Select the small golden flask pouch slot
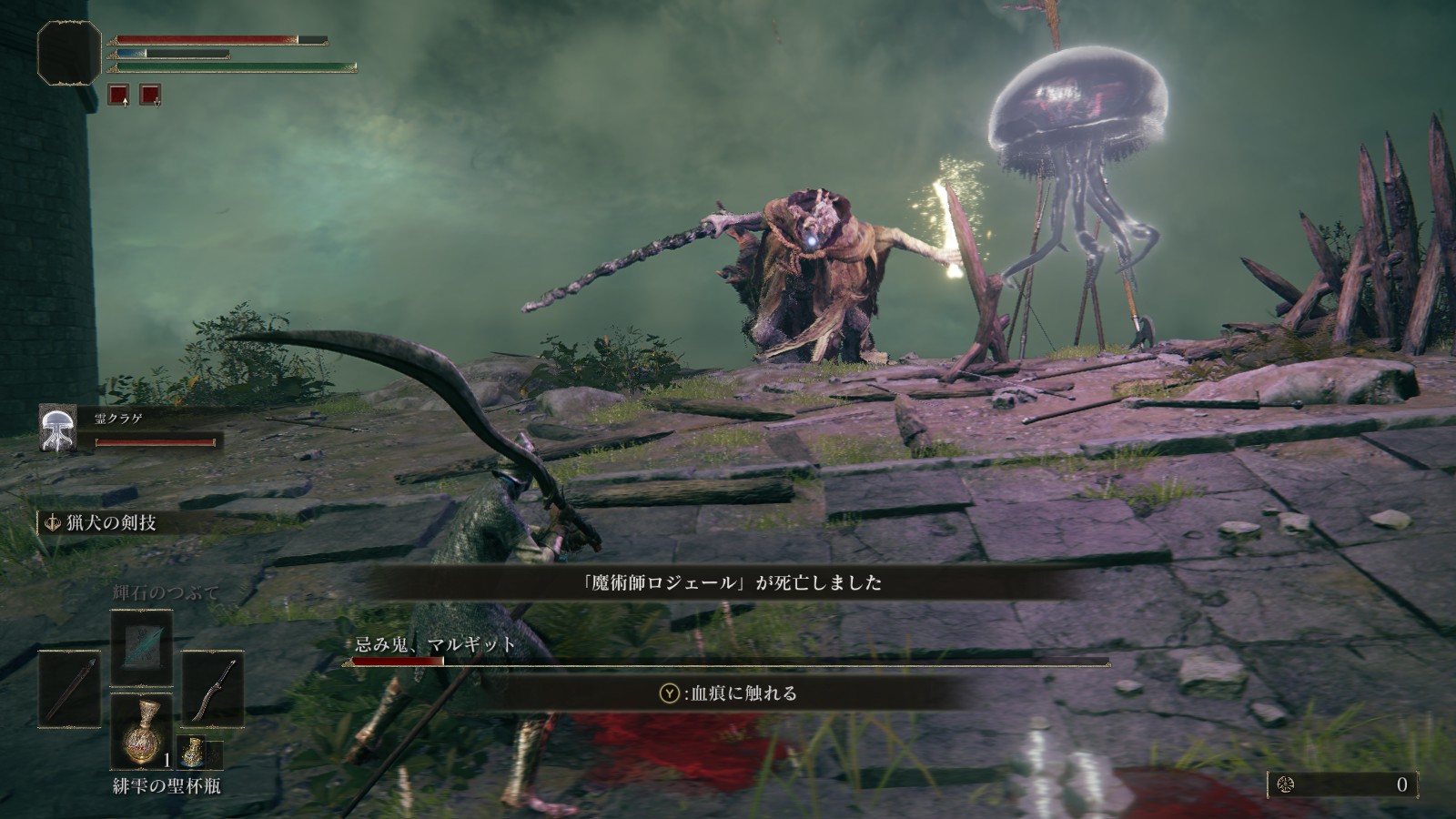1456x819 pixels. click(x=191, y=753)
